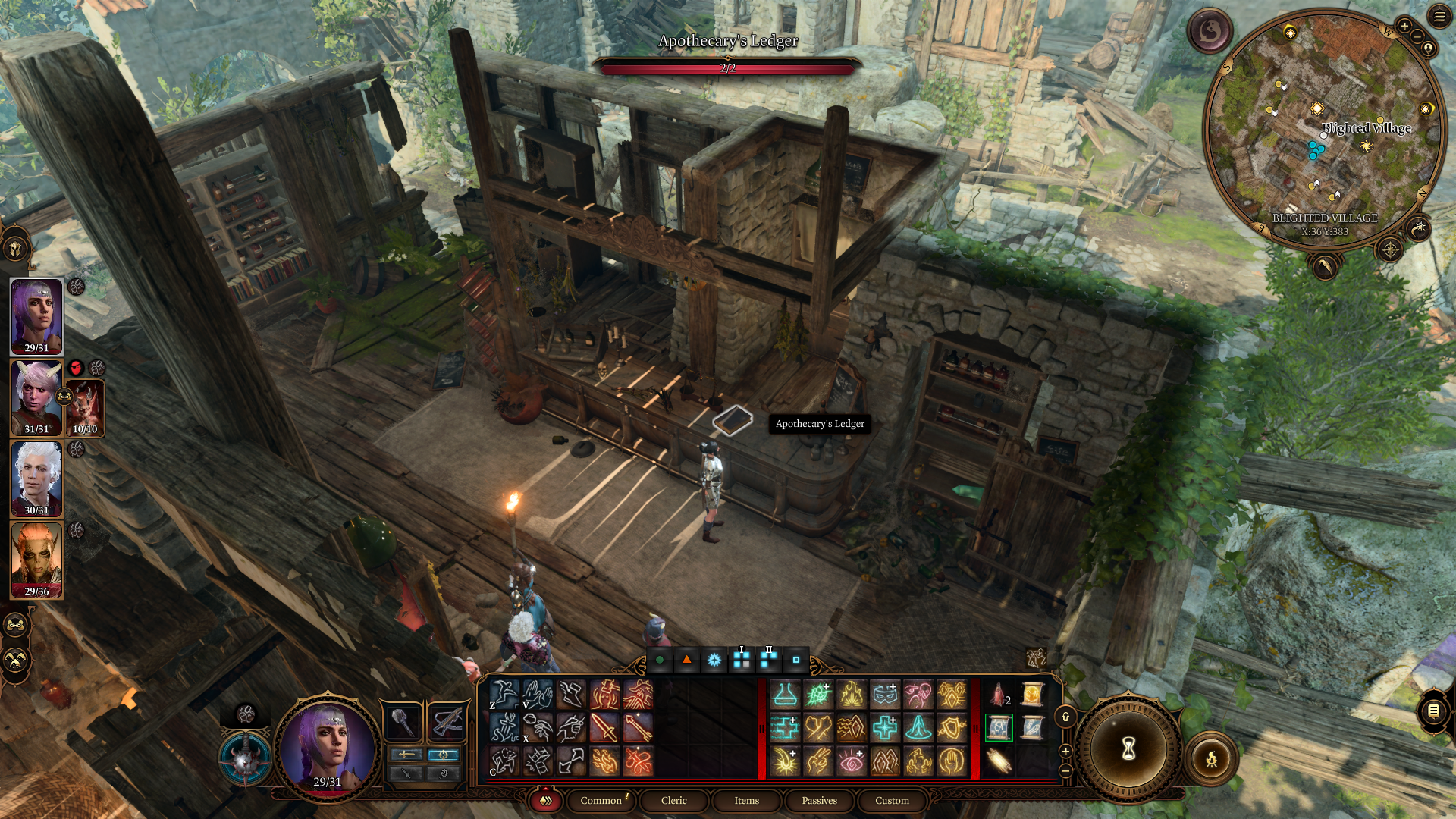The height and width of the screenshot is (819, 1456).
Task: Zoom in the minimap with plus button
Action: click(1405, 27)
